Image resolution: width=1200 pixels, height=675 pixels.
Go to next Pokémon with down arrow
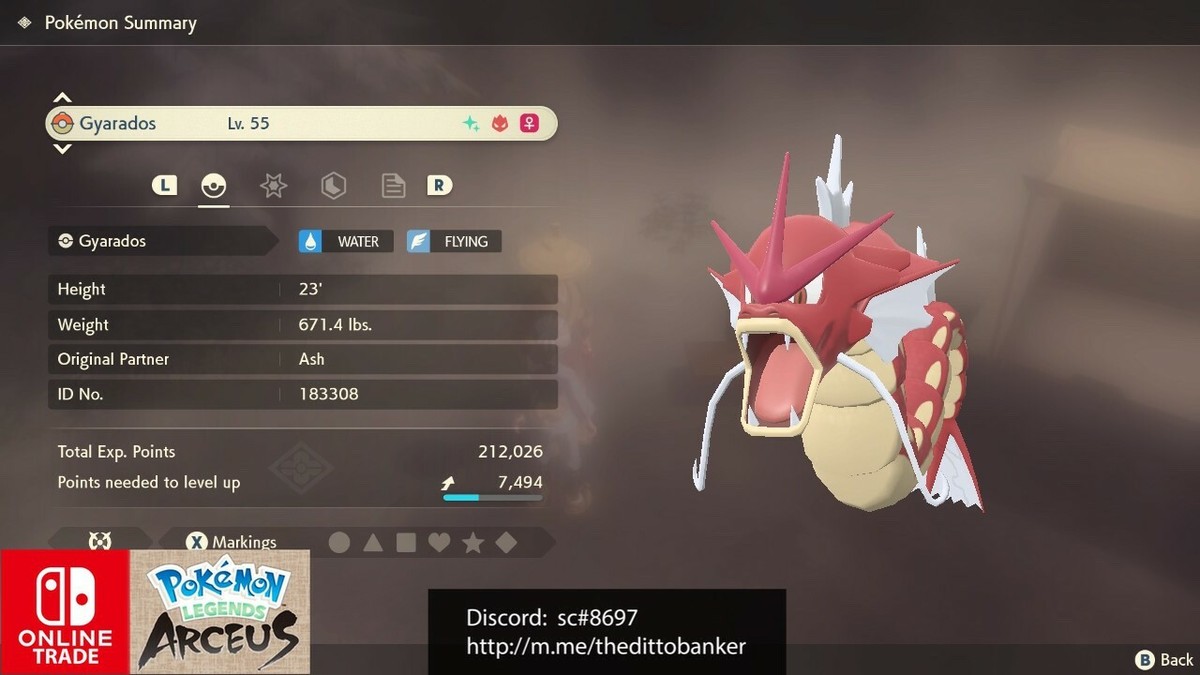click(62, 149)
